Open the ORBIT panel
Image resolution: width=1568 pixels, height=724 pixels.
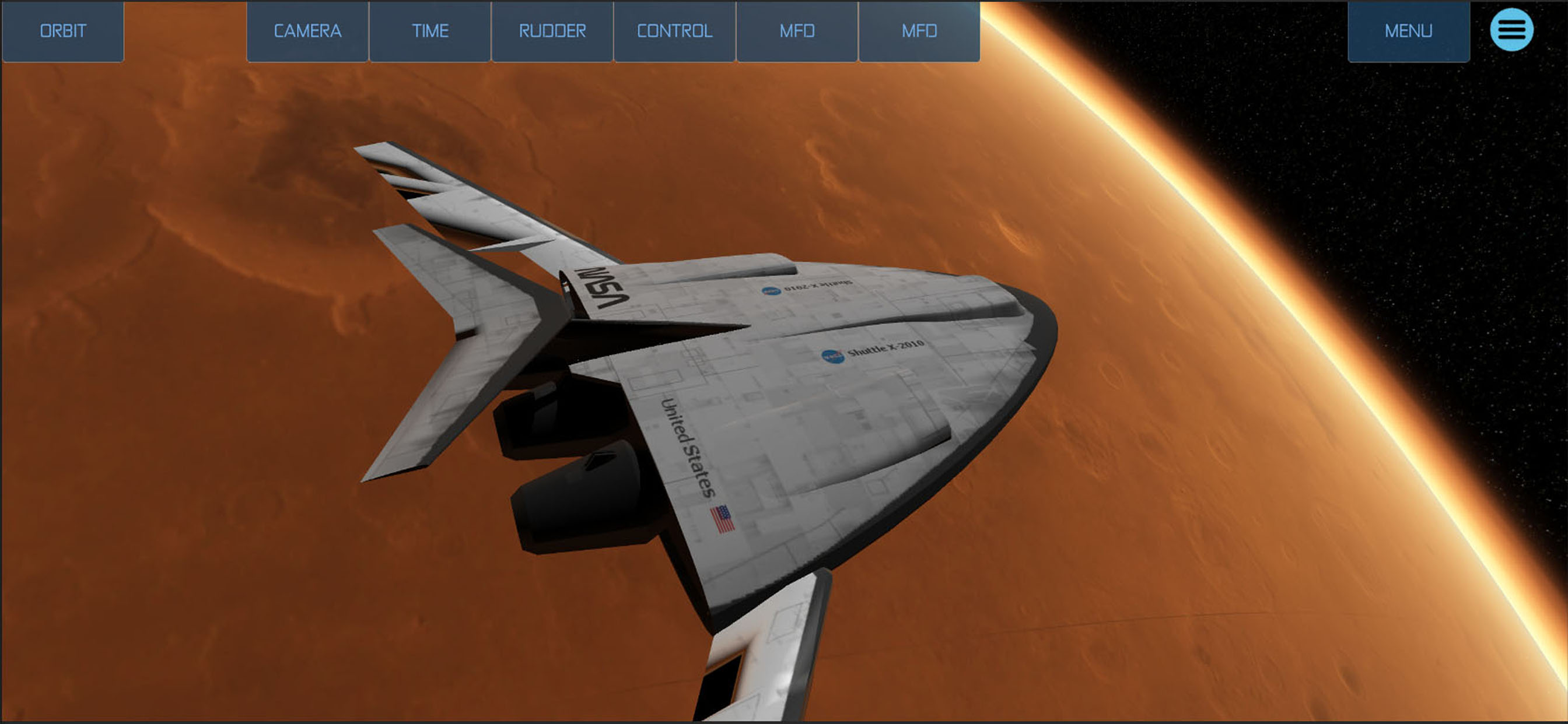point(62,31)
